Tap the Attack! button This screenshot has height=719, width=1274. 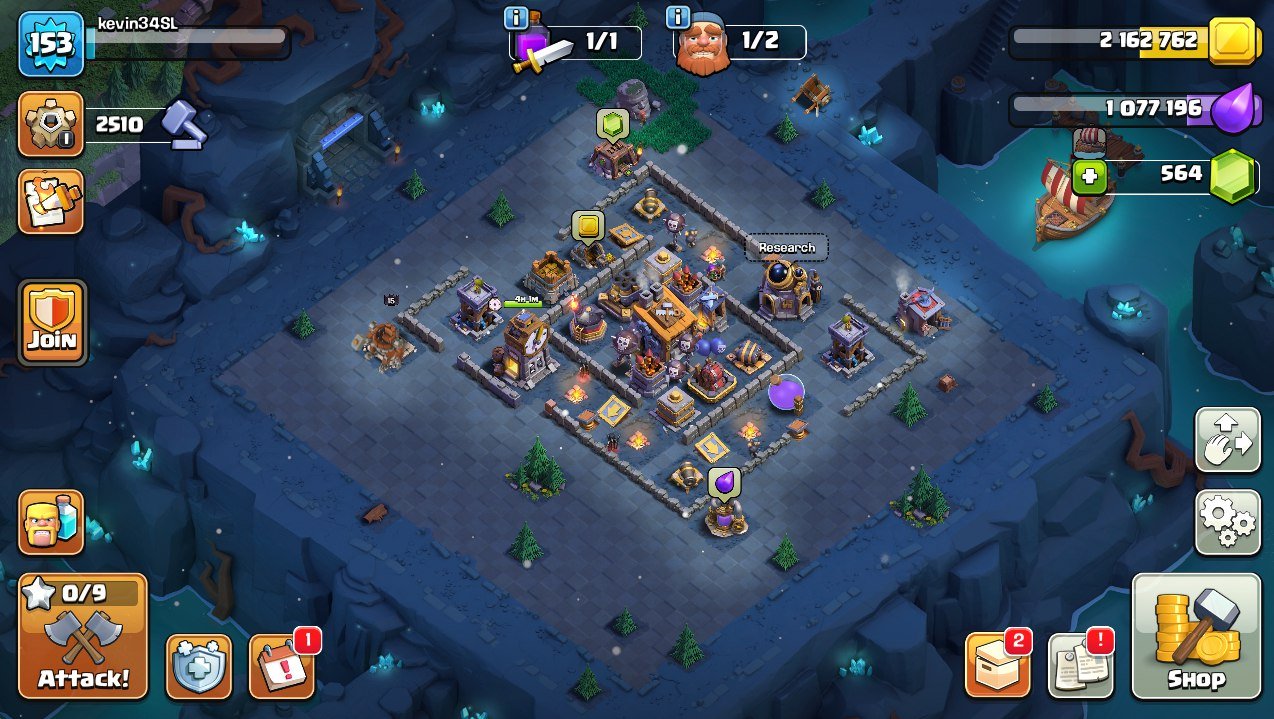pos(83,637)
